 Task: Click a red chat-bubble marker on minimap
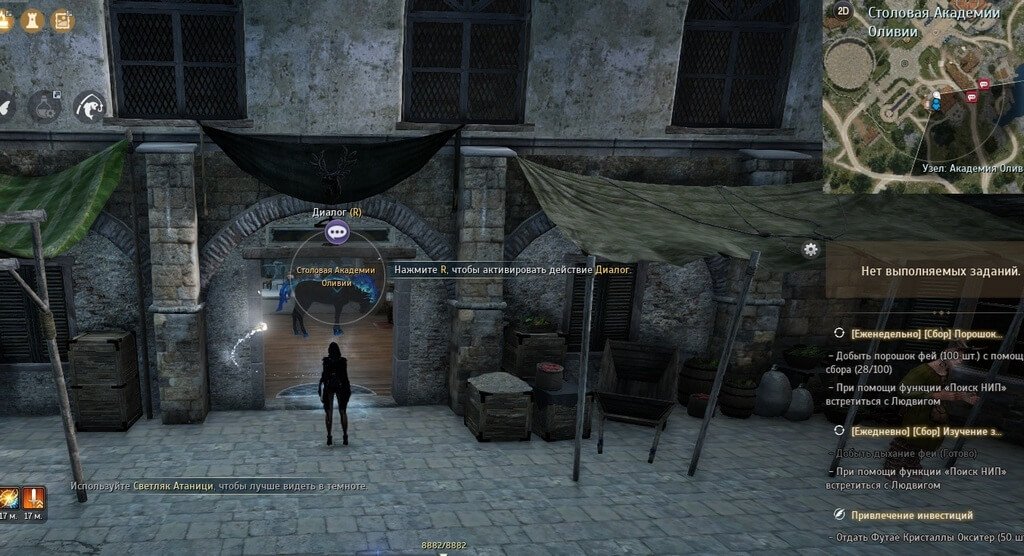(x=984, y=85)
